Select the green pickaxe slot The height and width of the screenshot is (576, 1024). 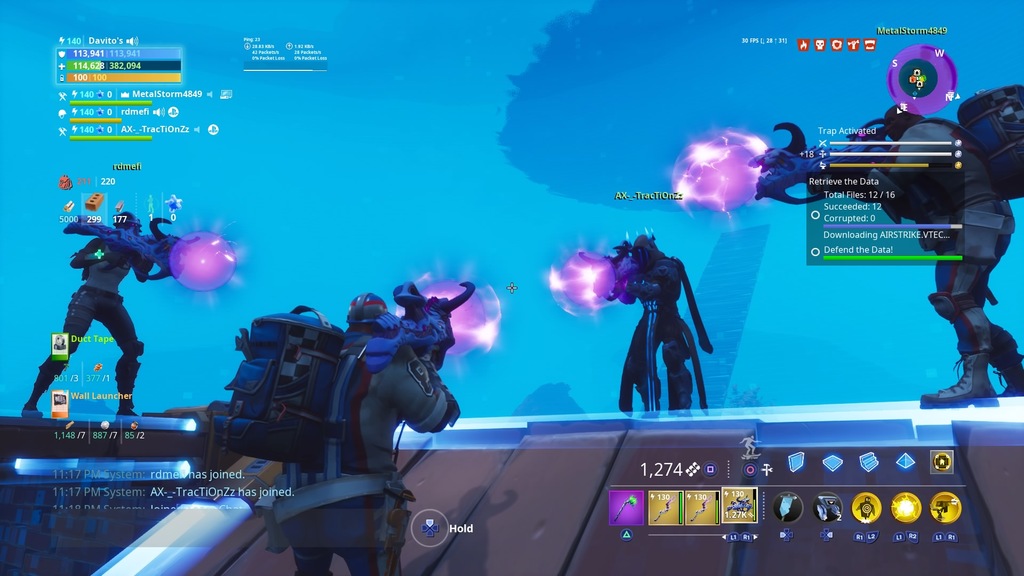pyautogui.click(x=626, y=507)
